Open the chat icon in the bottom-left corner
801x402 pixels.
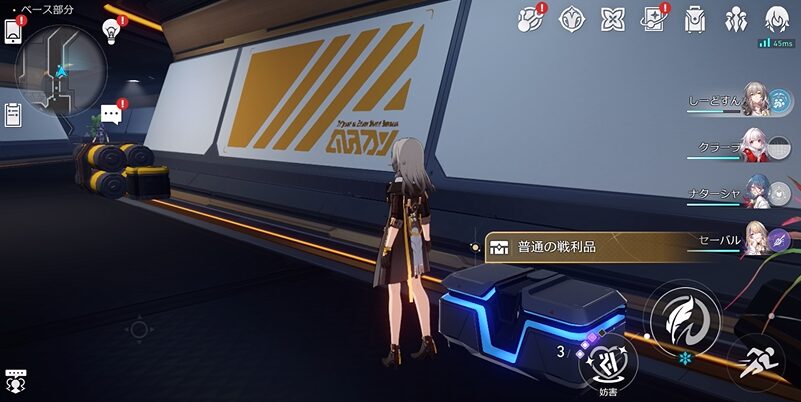point(15,379)
